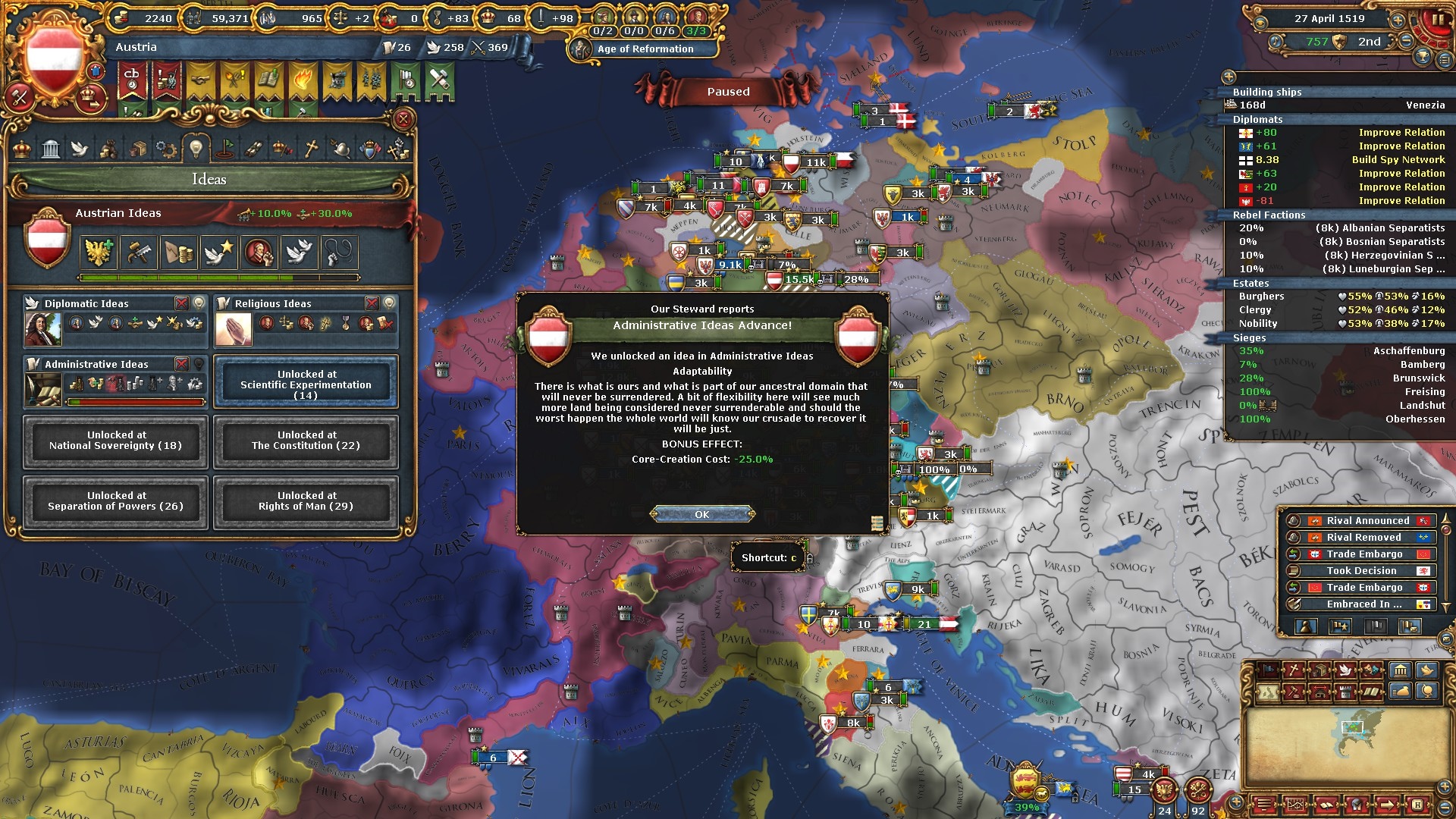Open the Age of Reformation screen
Screen dimensions: 1456x819
645,49
